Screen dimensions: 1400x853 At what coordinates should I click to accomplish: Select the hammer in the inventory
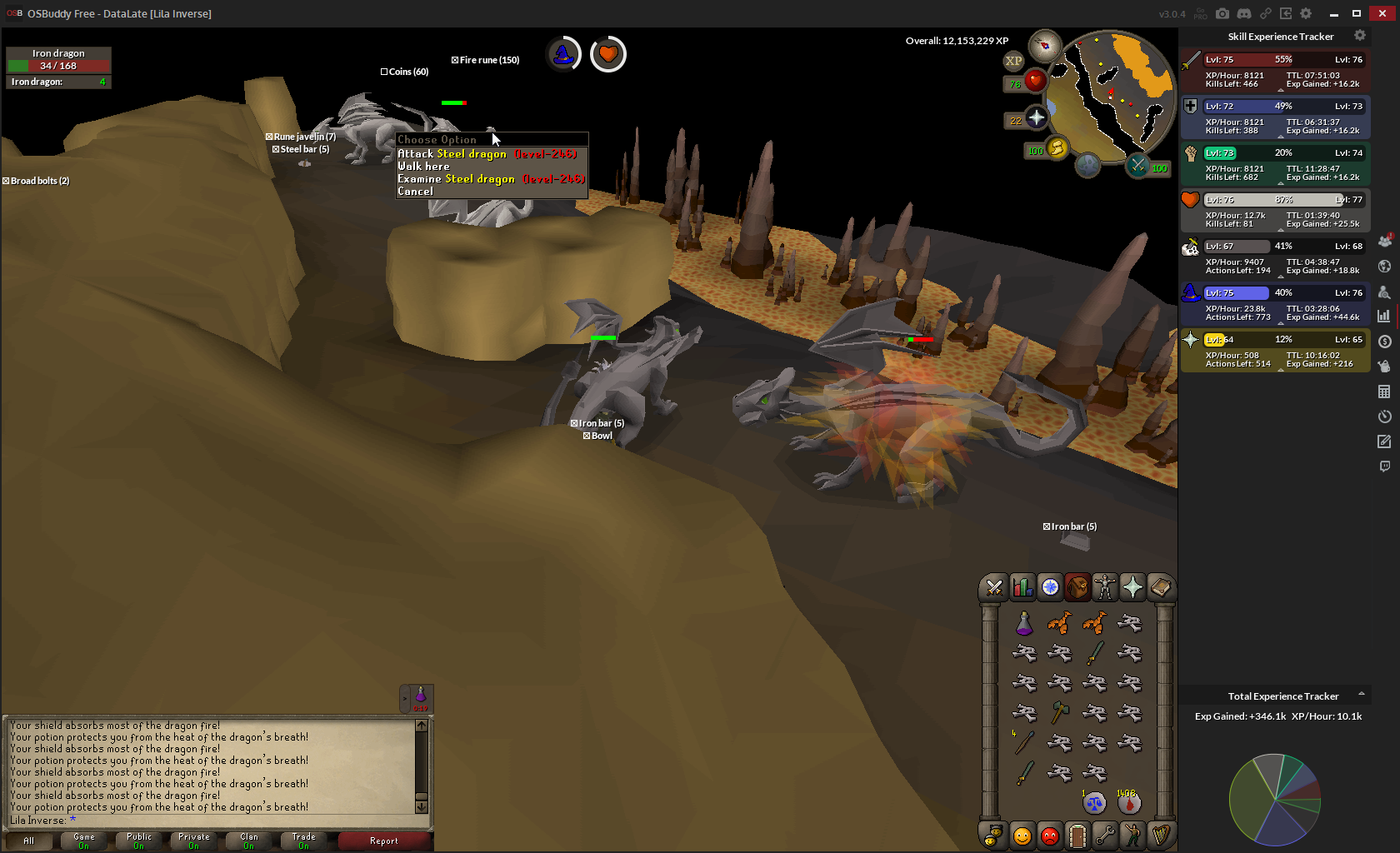point(1059,713)
